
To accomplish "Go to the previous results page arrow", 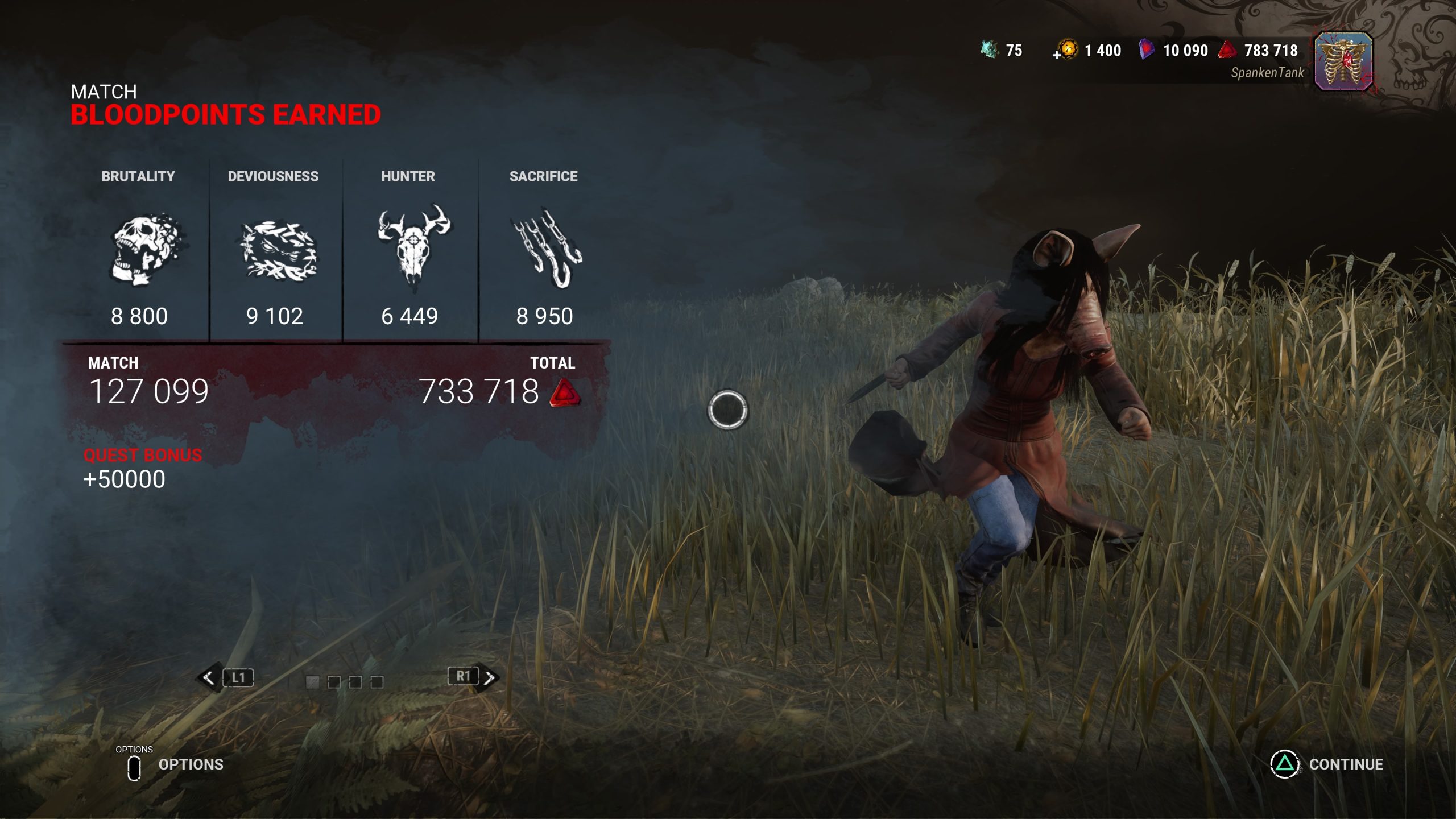I will 209,677.
